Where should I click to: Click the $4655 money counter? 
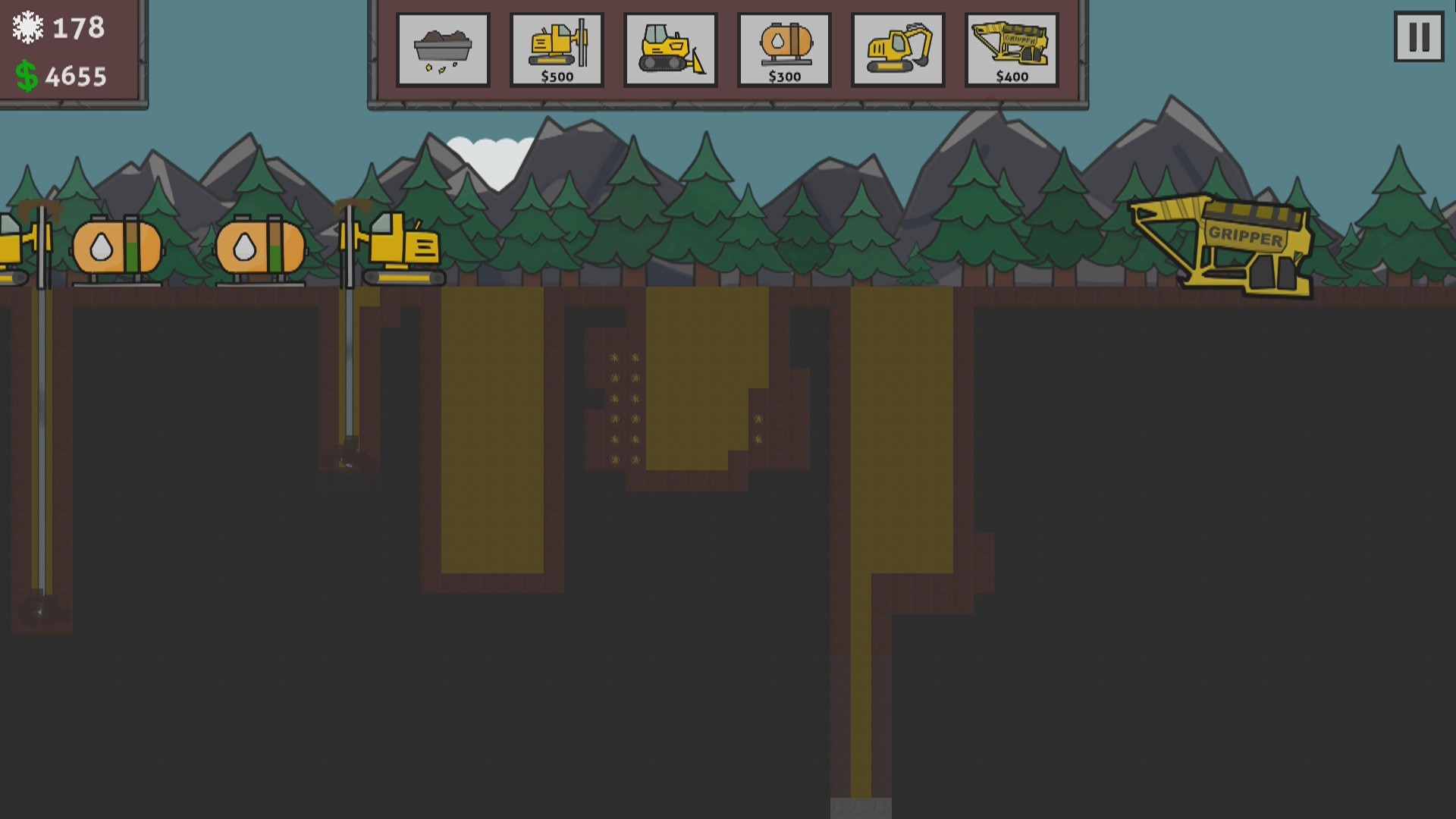(x=76, y=75)
